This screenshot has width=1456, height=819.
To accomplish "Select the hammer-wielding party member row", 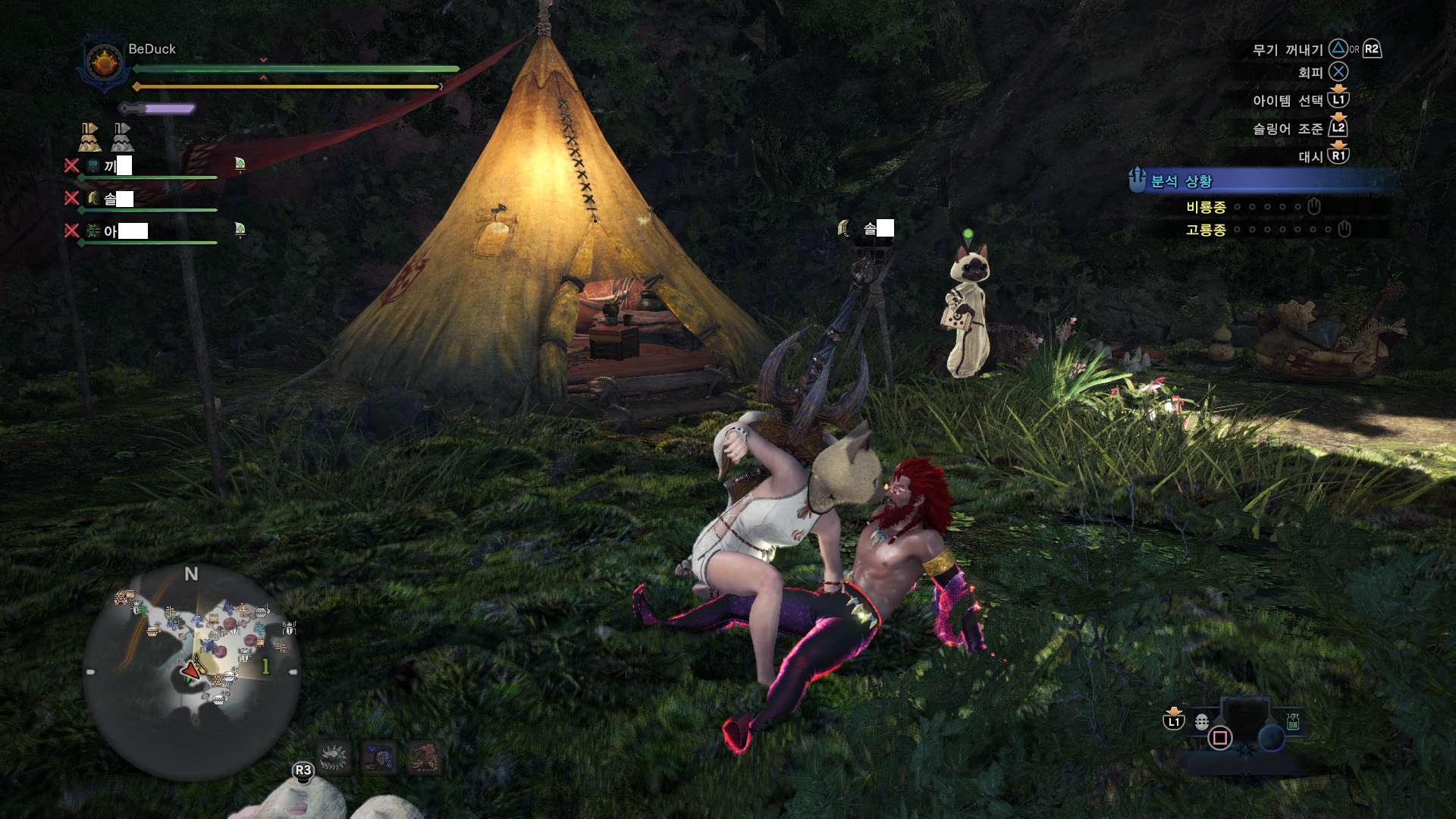I will tap(144, 166).
